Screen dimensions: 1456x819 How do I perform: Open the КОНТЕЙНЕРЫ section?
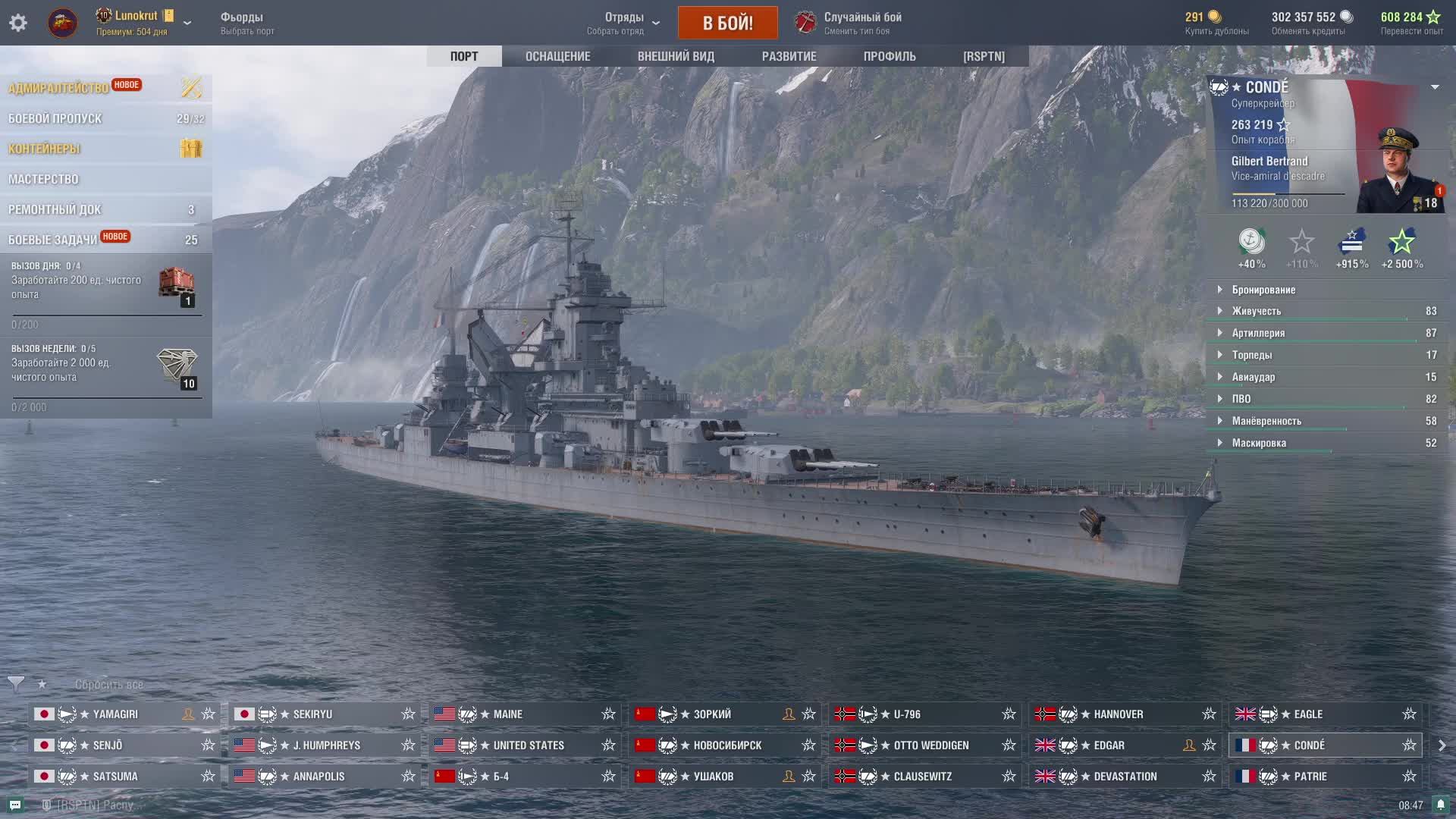coord(44,149)
